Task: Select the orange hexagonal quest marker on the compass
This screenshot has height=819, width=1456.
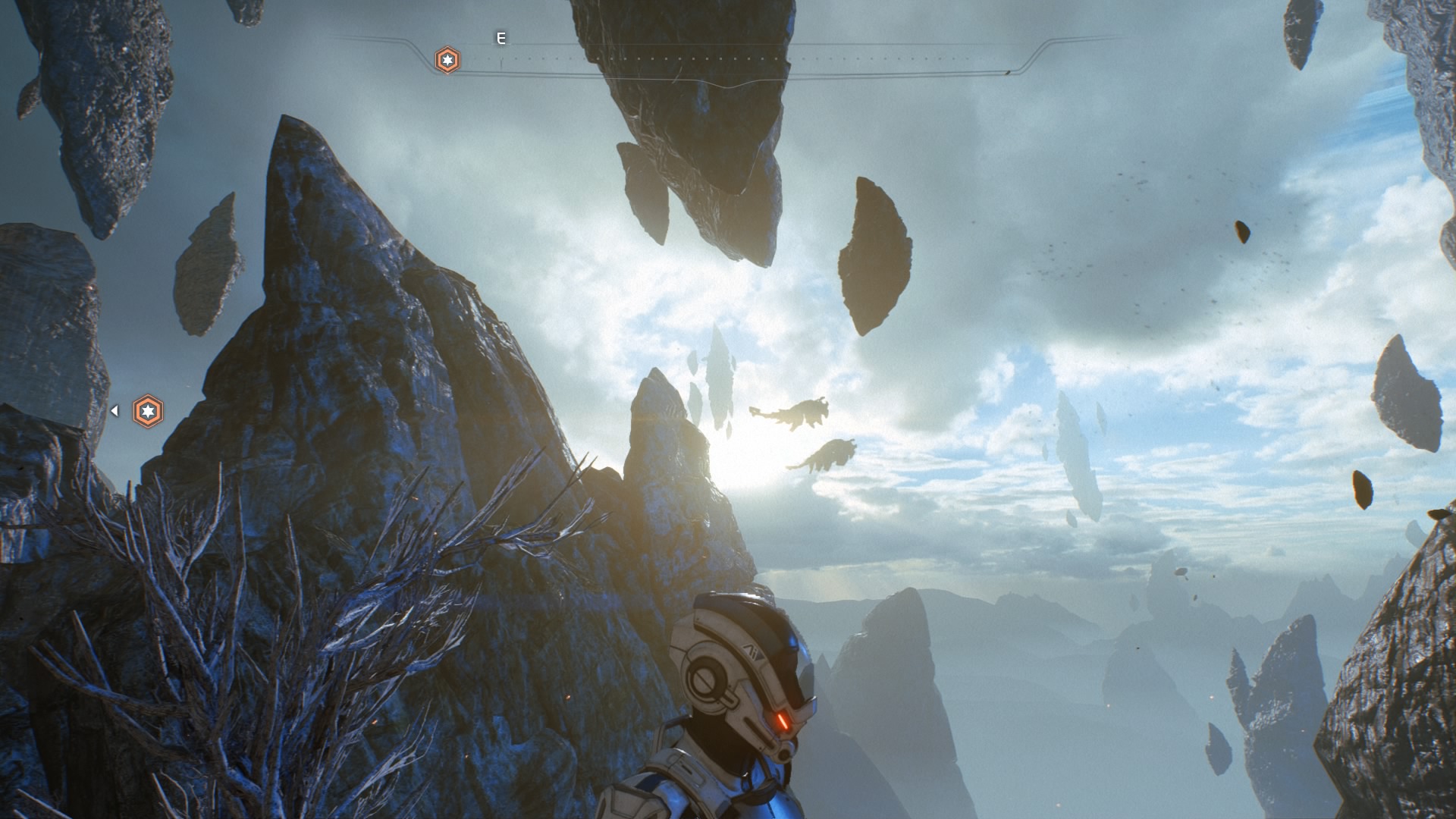Action: 447,58
